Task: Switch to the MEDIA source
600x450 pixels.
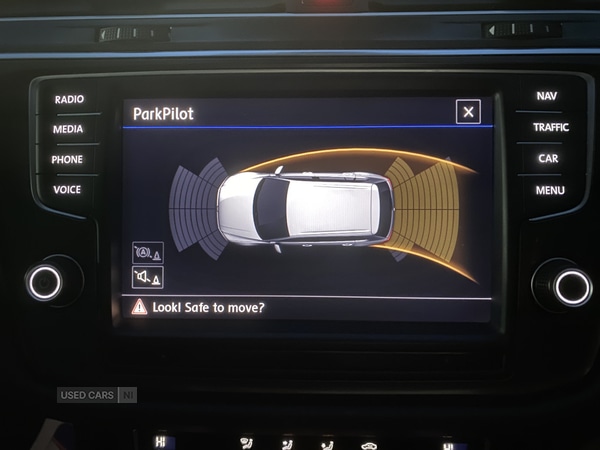Action: 68,129
